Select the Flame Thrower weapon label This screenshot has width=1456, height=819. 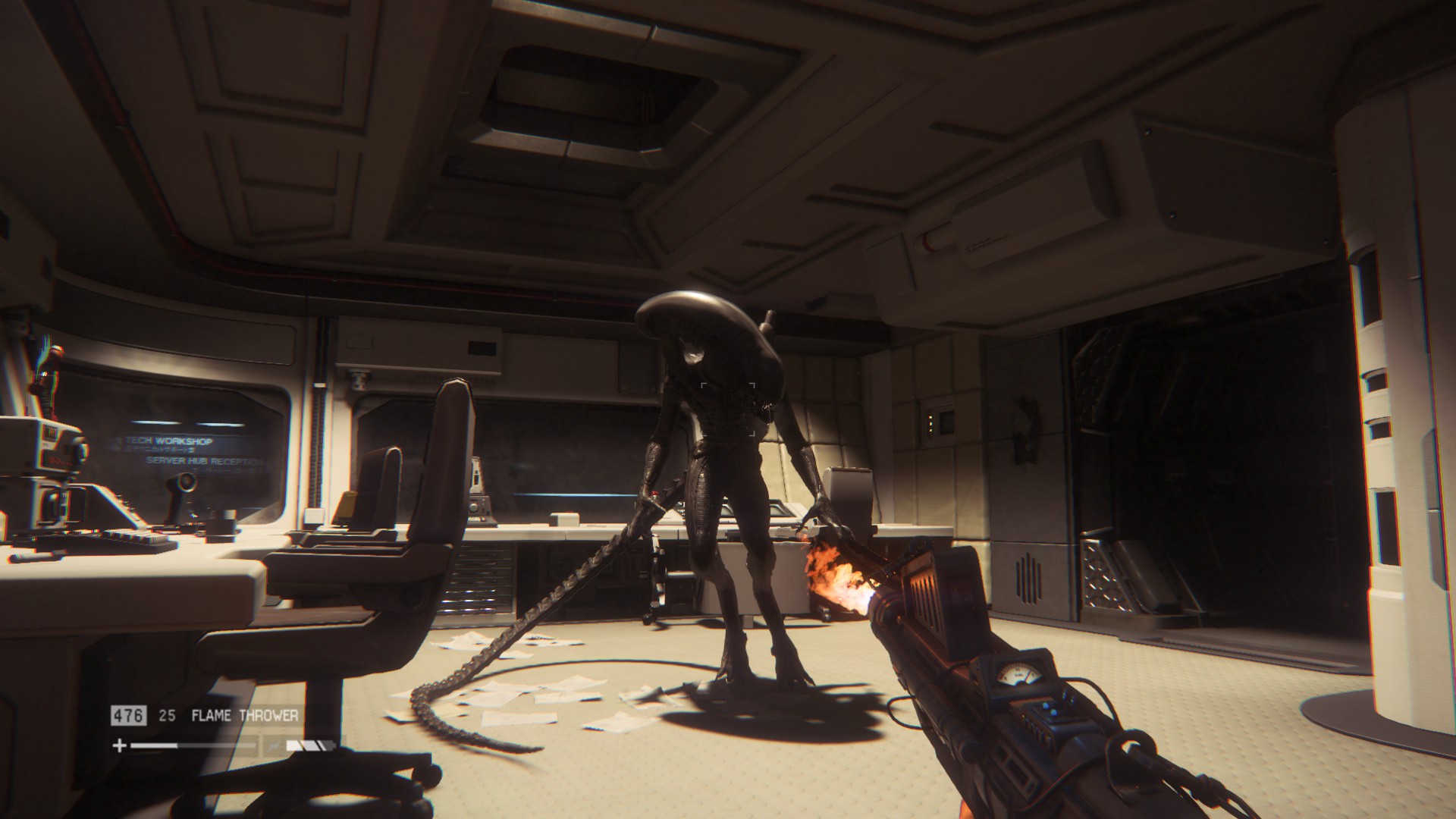pos(244,715)
